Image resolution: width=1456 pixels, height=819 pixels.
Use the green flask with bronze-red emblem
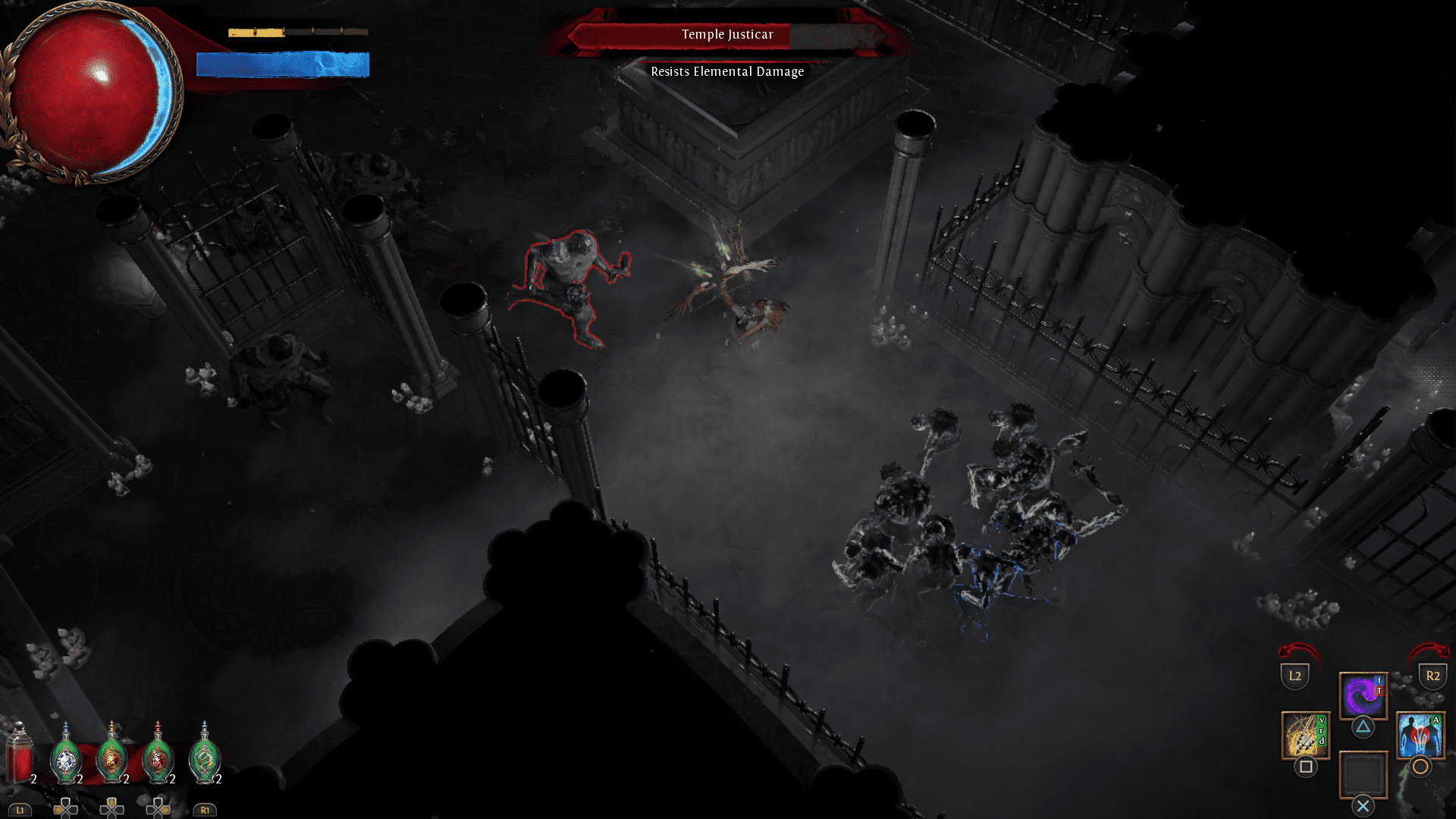click(x=158, y=755)
